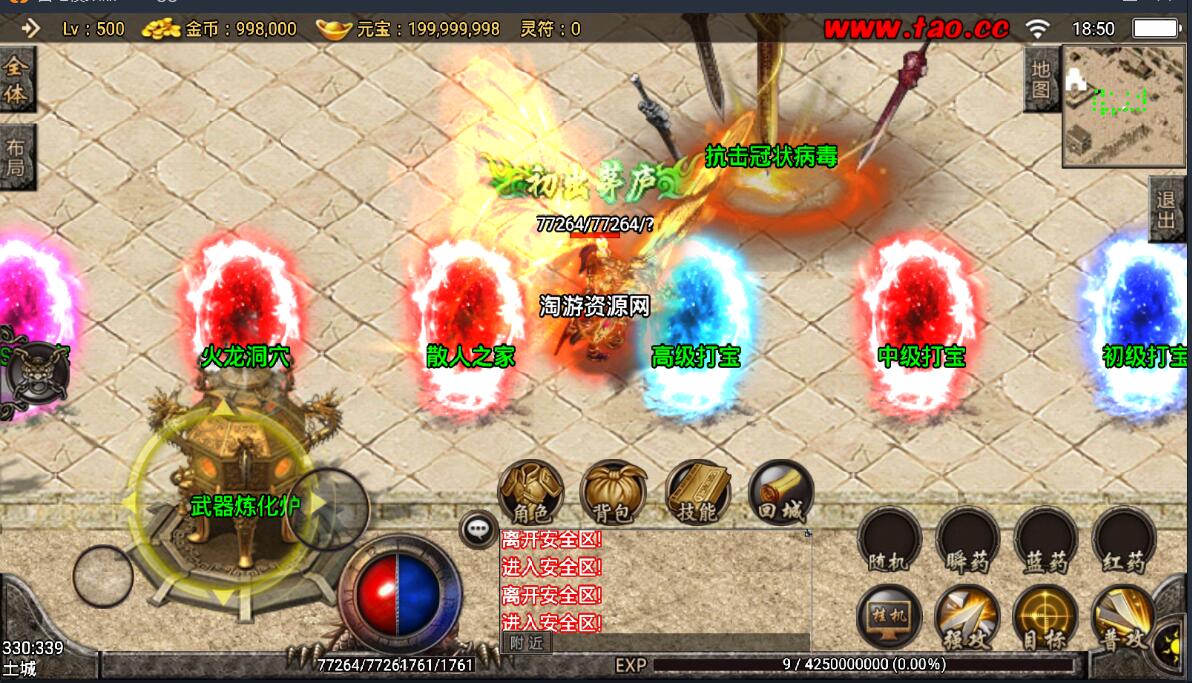Open the 背包 bag inventory
This screenshot has width=1192, height=683.
click(613, 492)
